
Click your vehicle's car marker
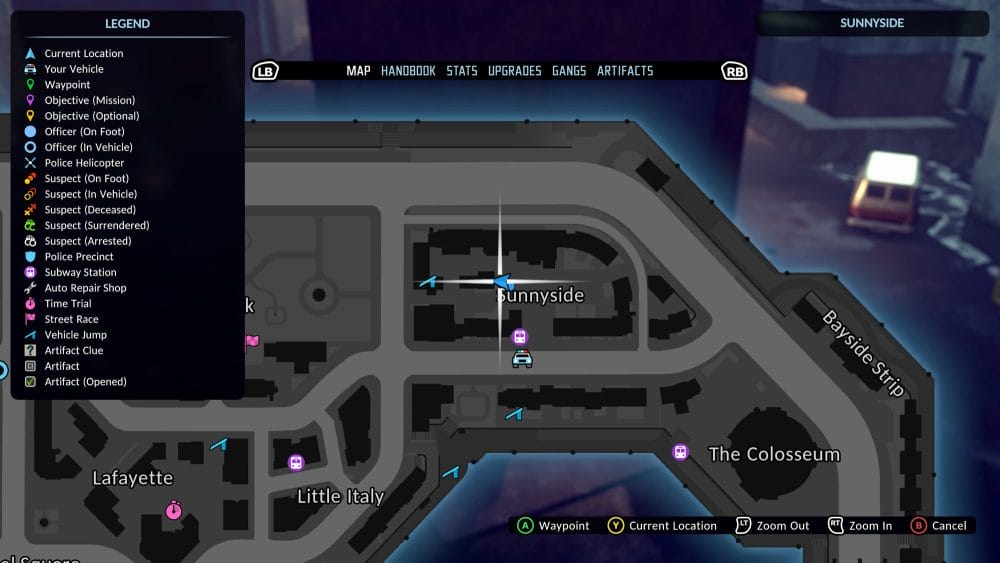[x=522, y=359]
